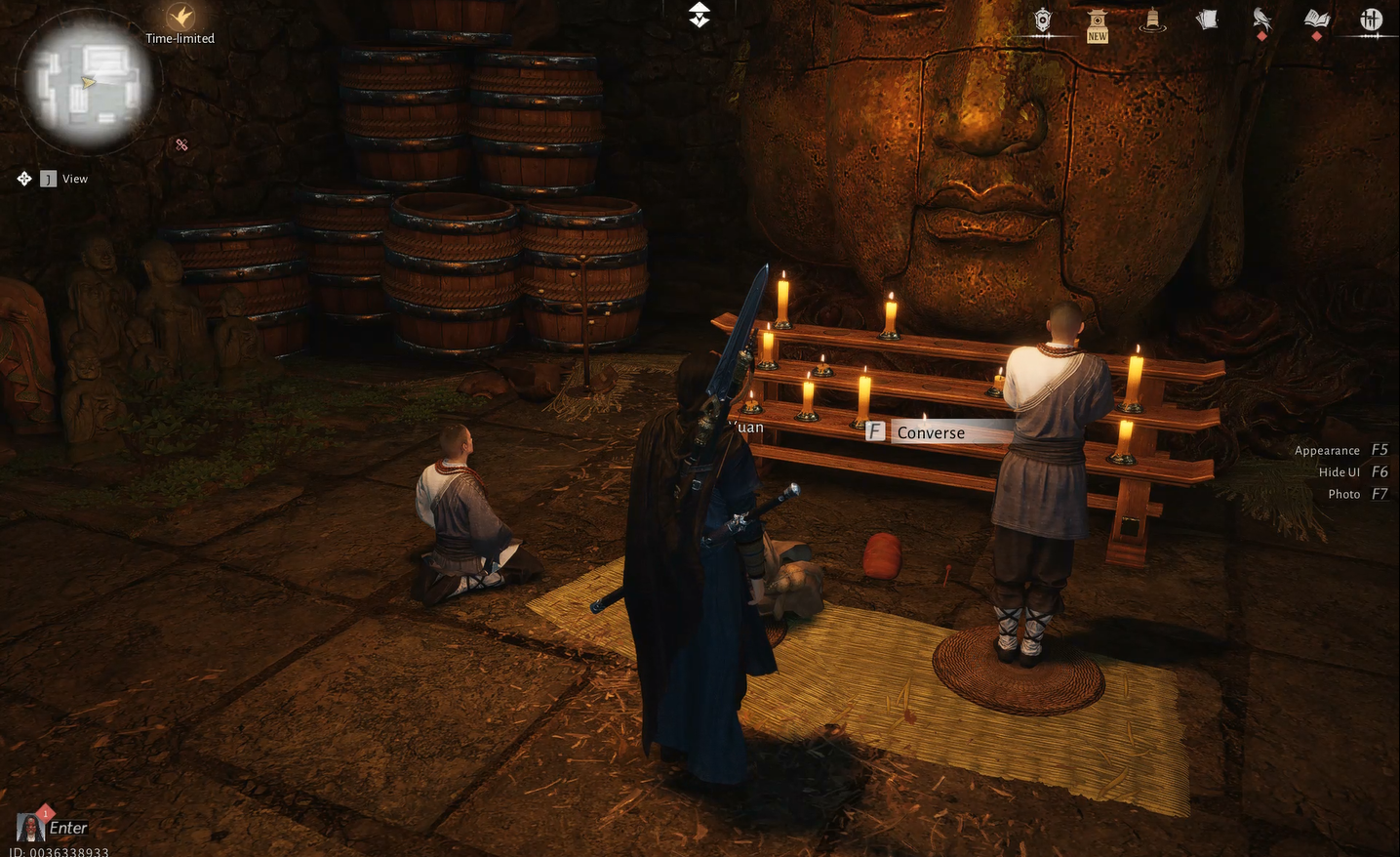Open the Time-limited event crane icon

(180, 17)
